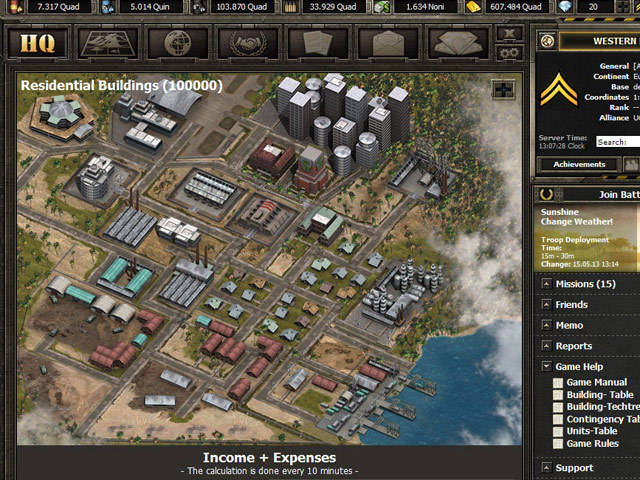Open the HQ headquarters view

(37, 43)
